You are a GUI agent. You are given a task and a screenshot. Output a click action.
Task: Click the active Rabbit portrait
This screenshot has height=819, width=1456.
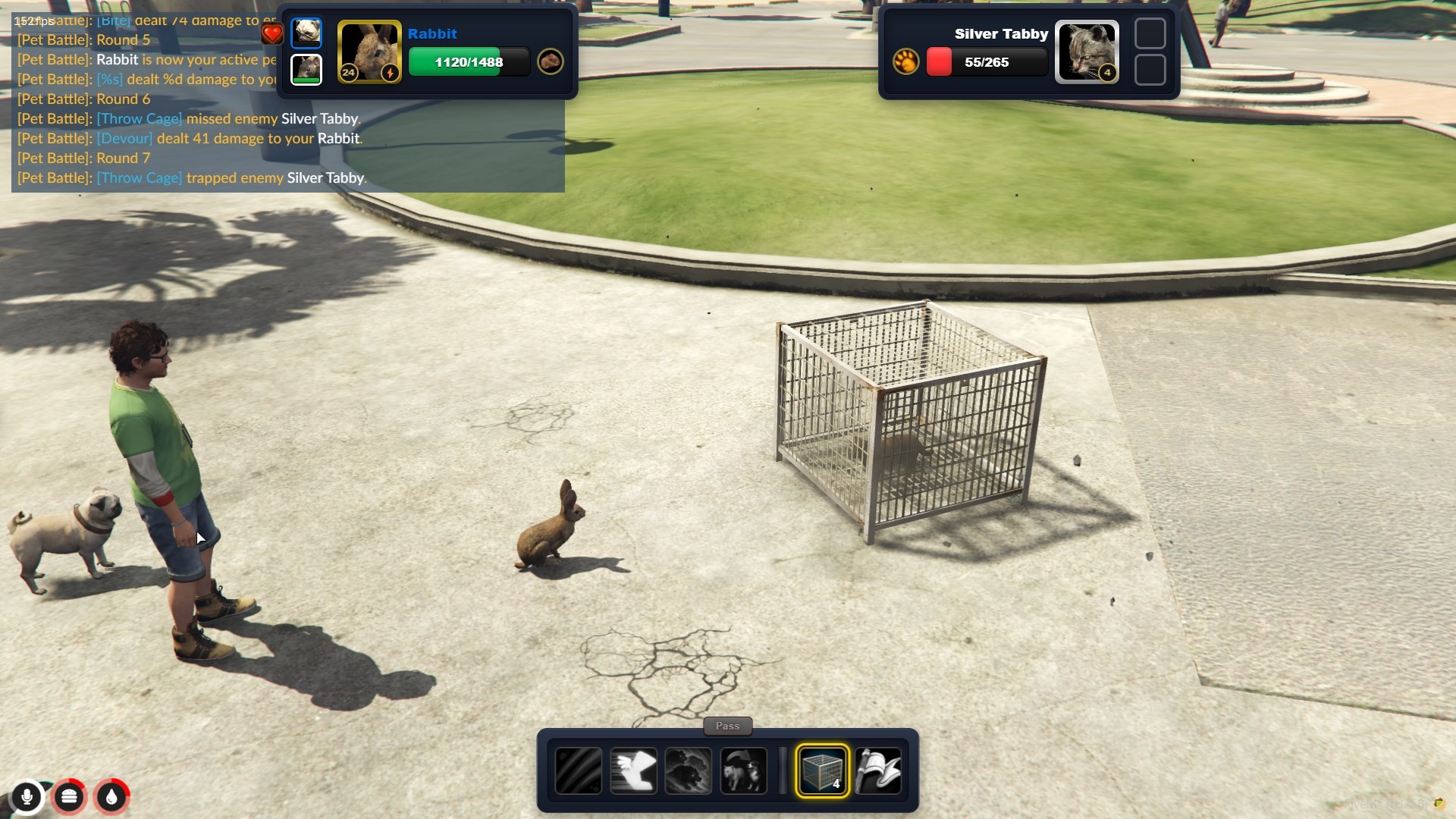tap(369, 52)
